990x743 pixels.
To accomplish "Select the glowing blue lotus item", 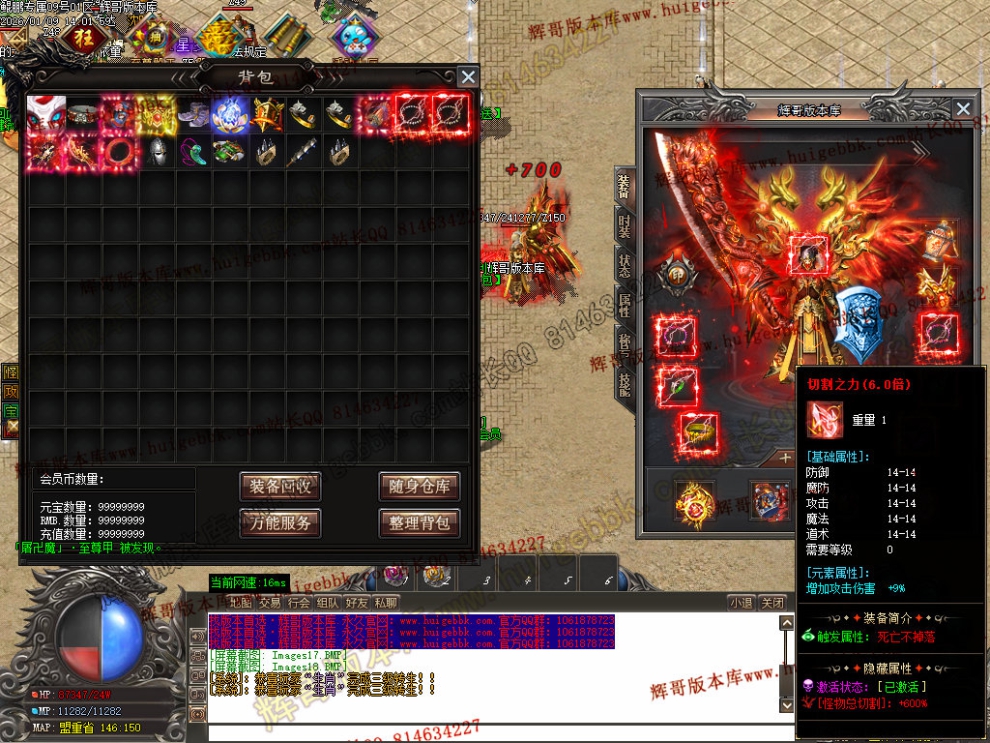I will pyautogui.click(x=229, y=115).
